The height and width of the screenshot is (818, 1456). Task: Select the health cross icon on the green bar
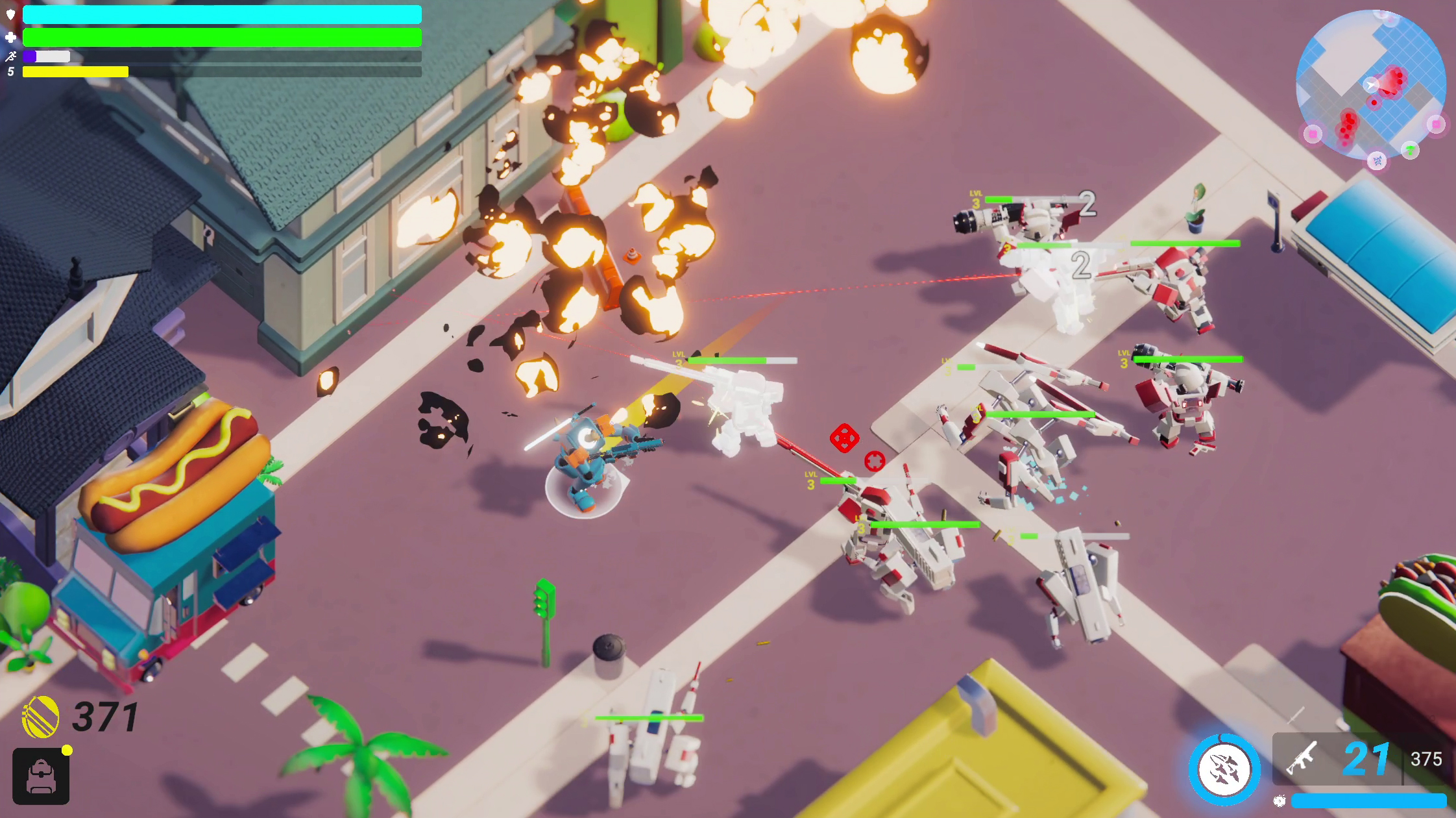coord(10,37)
